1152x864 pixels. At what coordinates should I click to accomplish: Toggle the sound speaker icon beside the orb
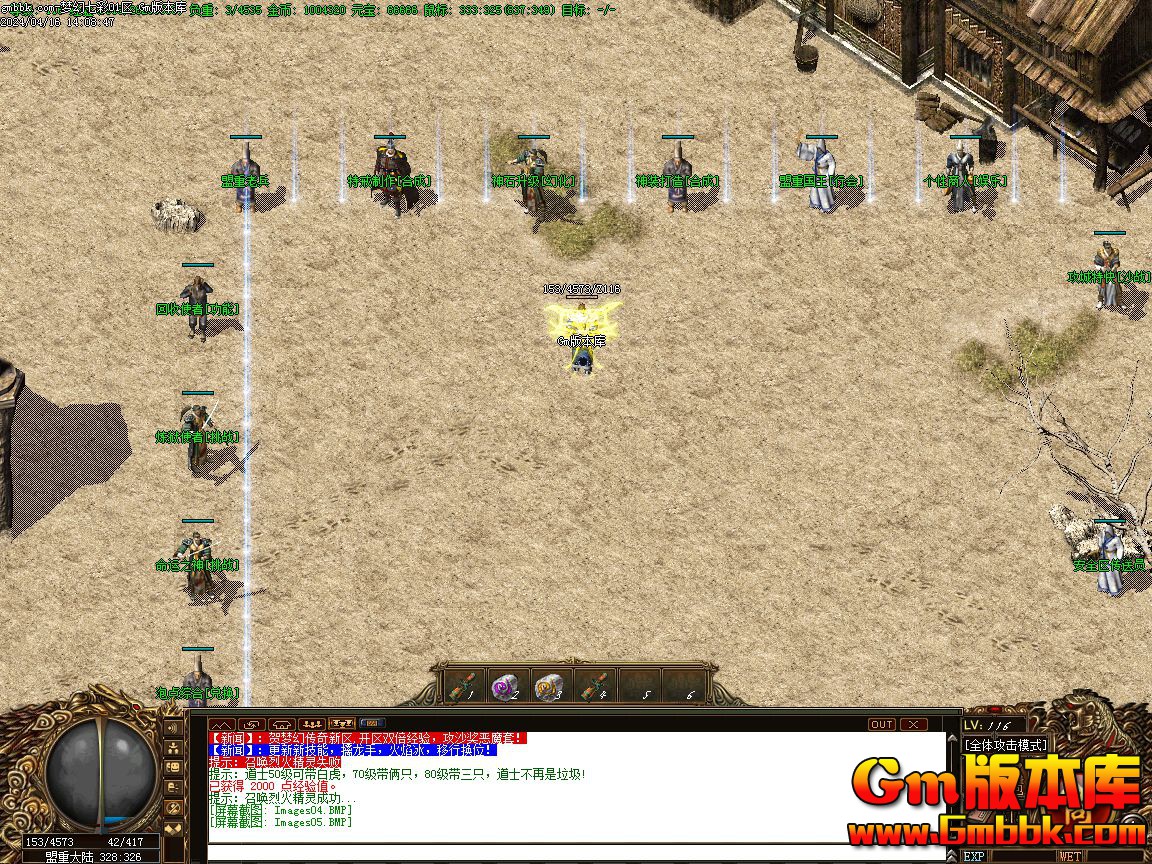tap(173, 729)
